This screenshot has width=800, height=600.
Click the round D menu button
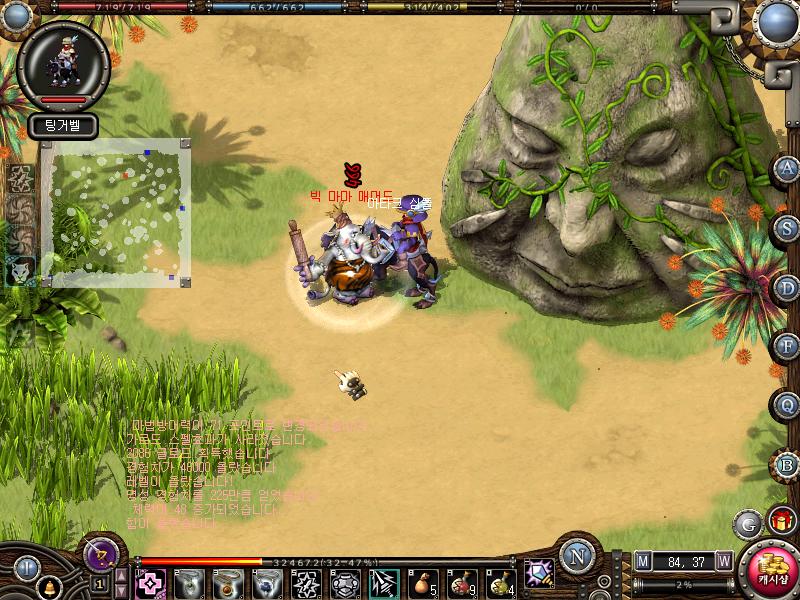(x=787, y=288)
